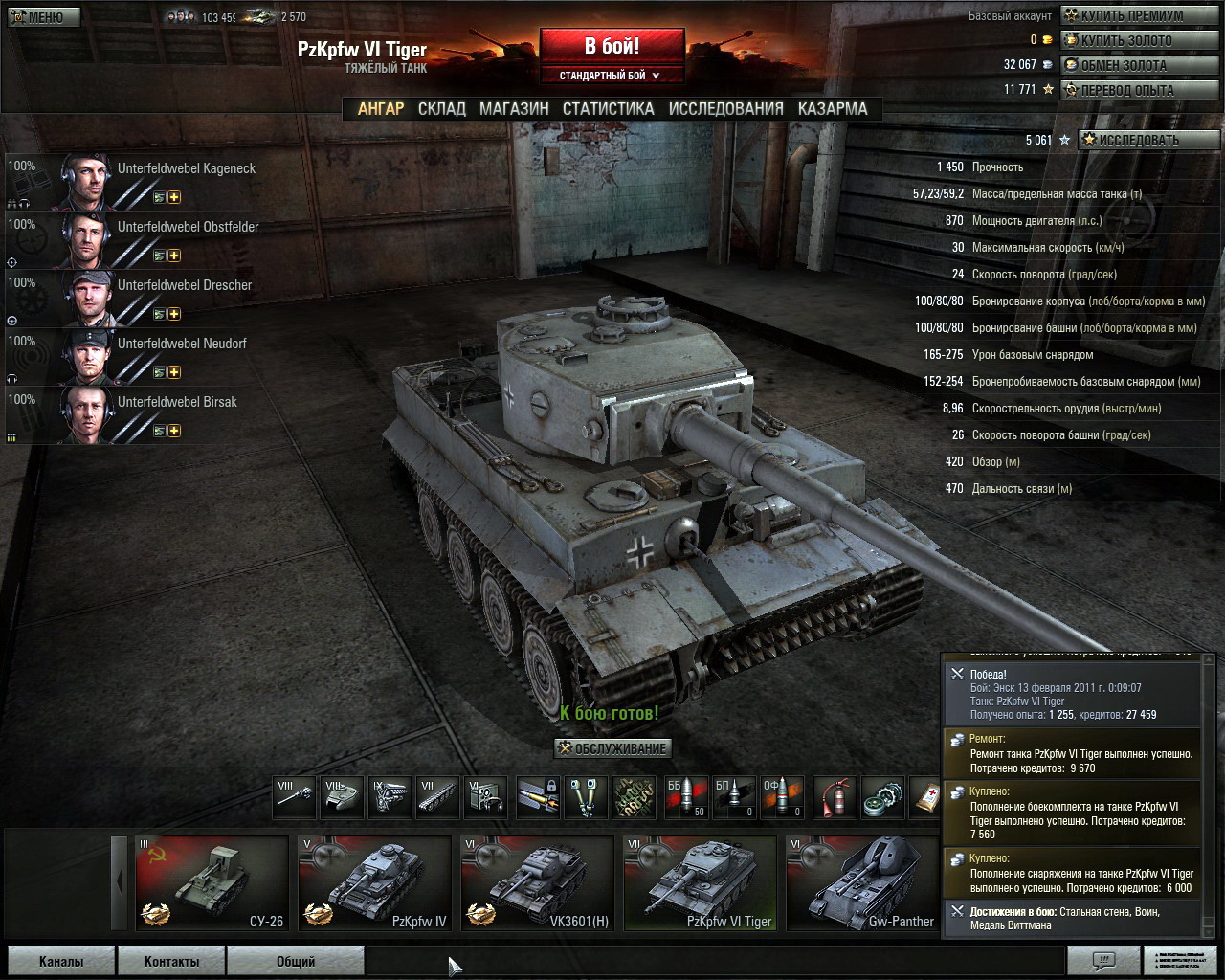This screenshot has width=1225, height=980.
Task: Open the Обслуживание service button
Action: tap(613, 748)
